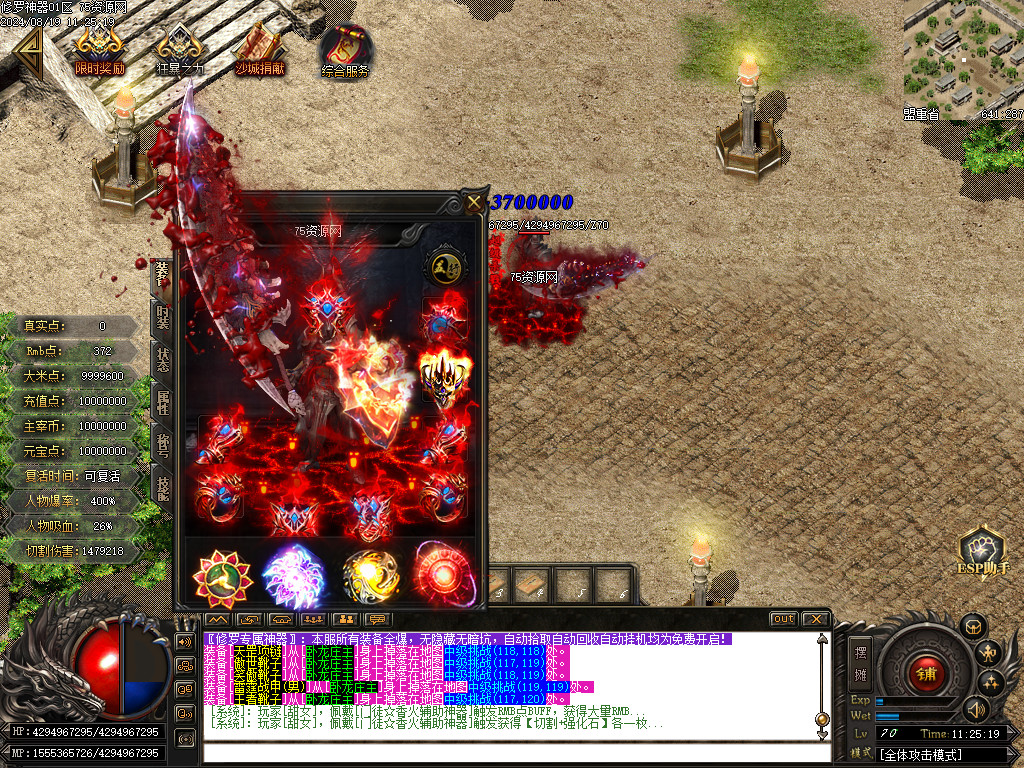The height and width of the screenshot is (768, 1024).
Task: Select the green flower medallion slot
Action: [x=222, y=575]
